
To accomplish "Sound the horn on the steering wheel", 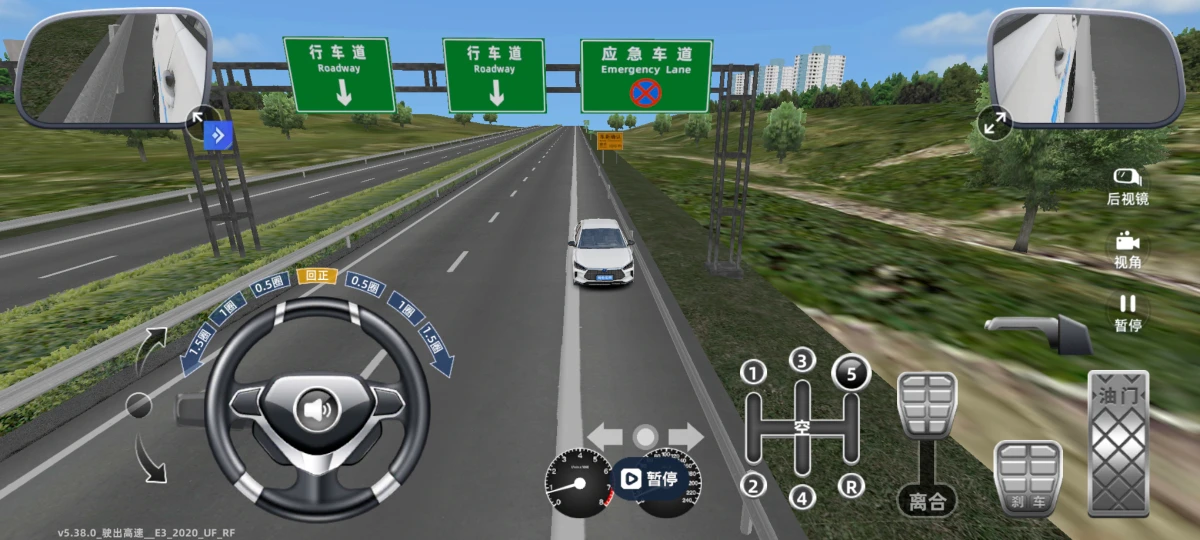I will tap(317, 408).
